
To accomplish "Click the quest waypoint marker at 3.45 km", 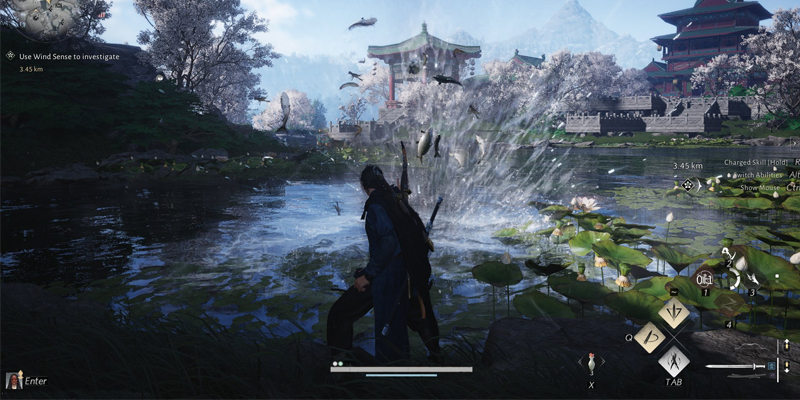I will (688, 184).
